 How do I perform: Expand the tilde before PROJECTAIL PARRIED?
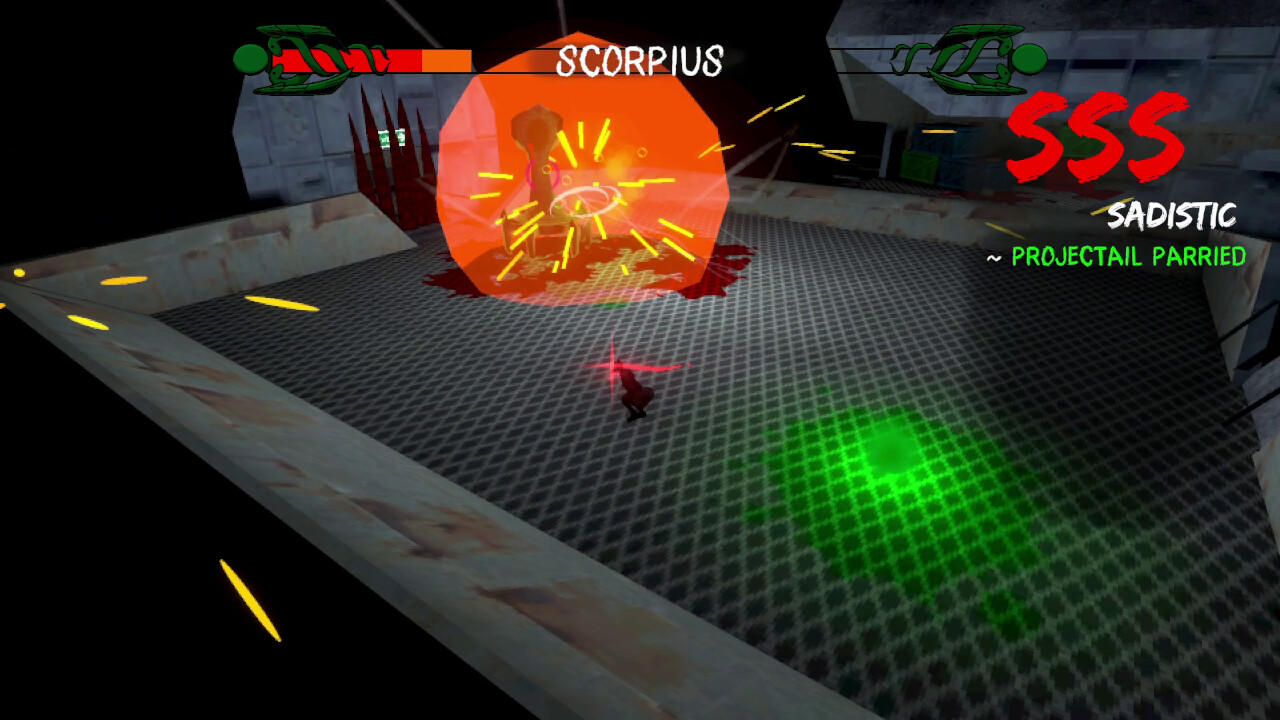996,257
